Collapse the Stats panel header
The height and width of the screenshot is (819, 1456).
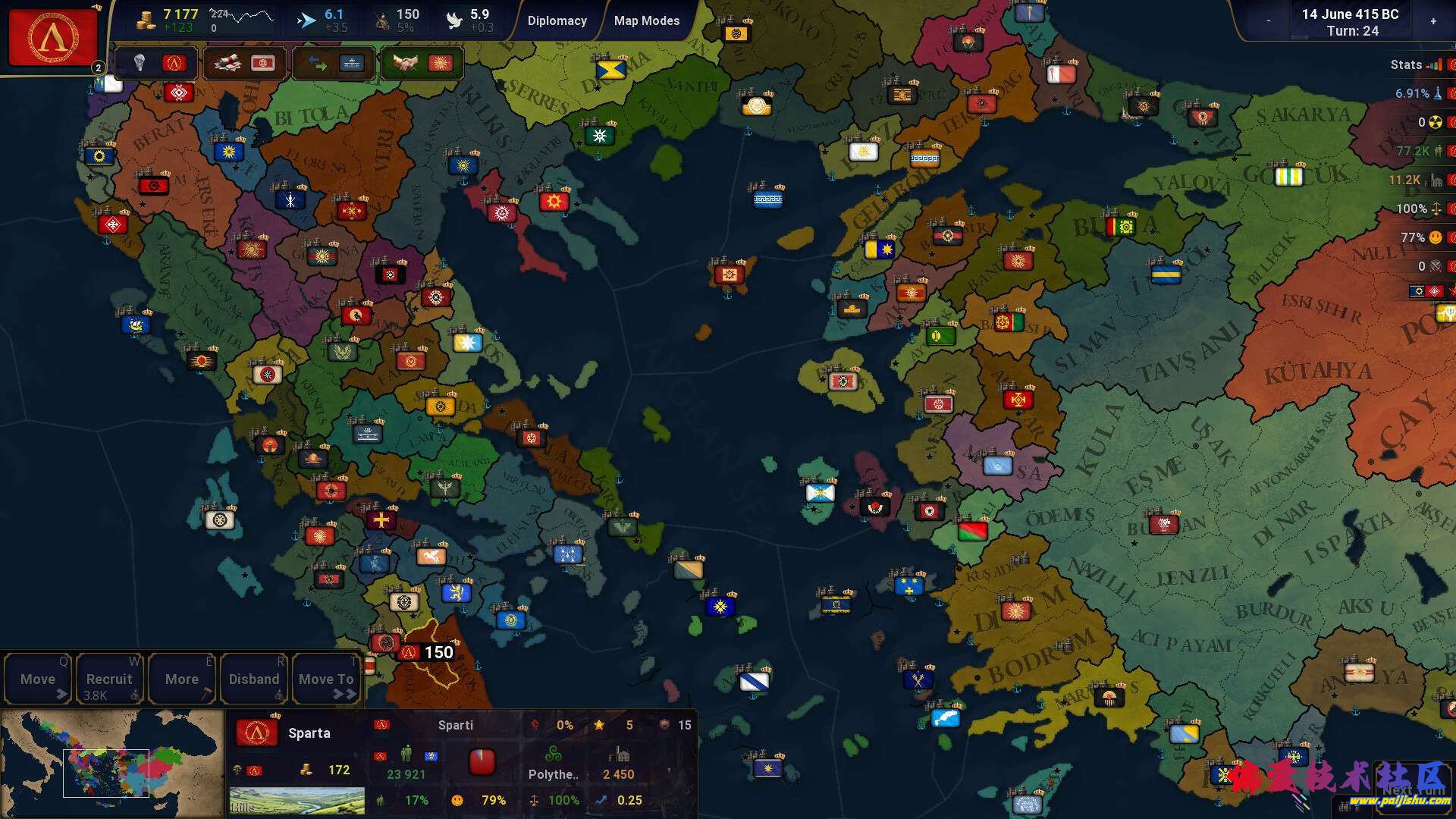(1409, 65)
